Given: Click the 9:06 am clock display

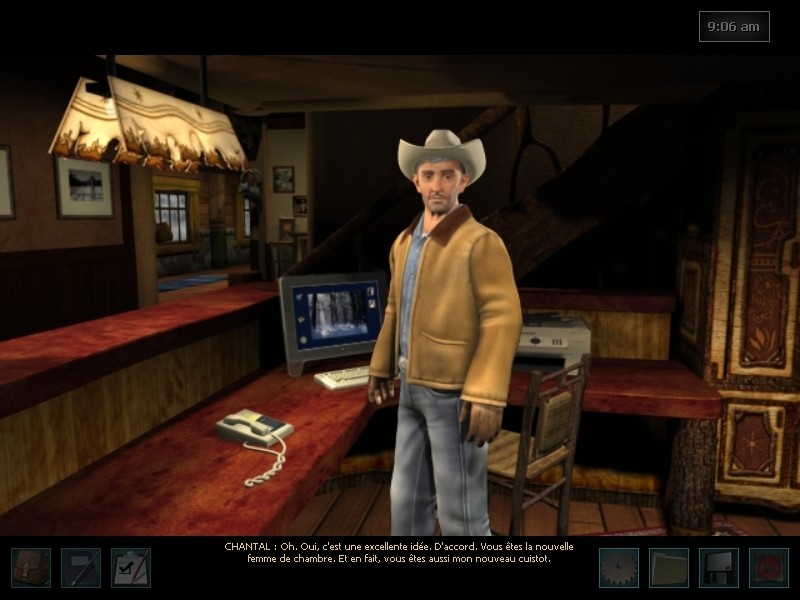Looking at the screenshot, I should point(734,27).
